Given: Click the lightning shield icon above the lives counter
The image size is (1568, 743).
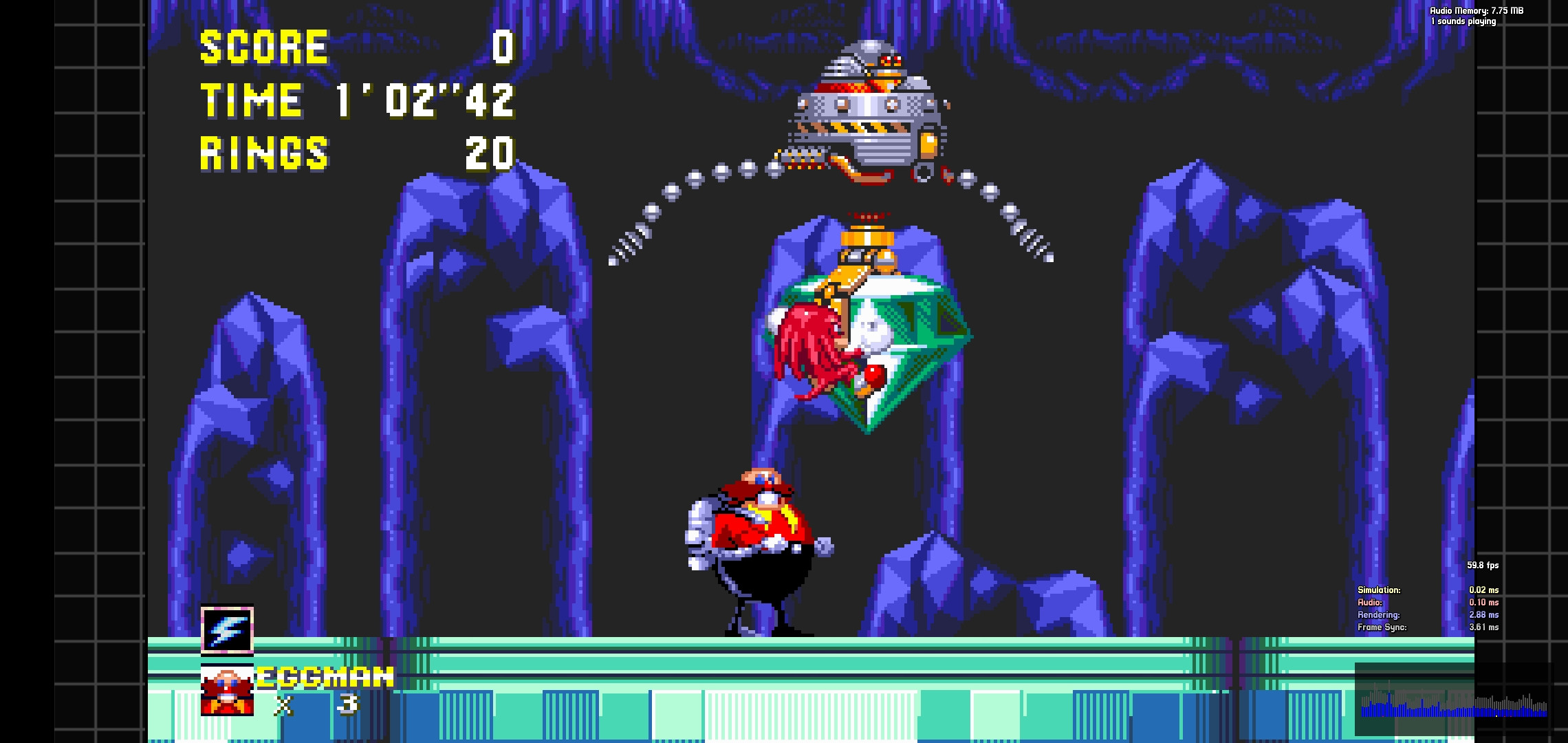Looking at the screenshot, I should tap(226, 629).
